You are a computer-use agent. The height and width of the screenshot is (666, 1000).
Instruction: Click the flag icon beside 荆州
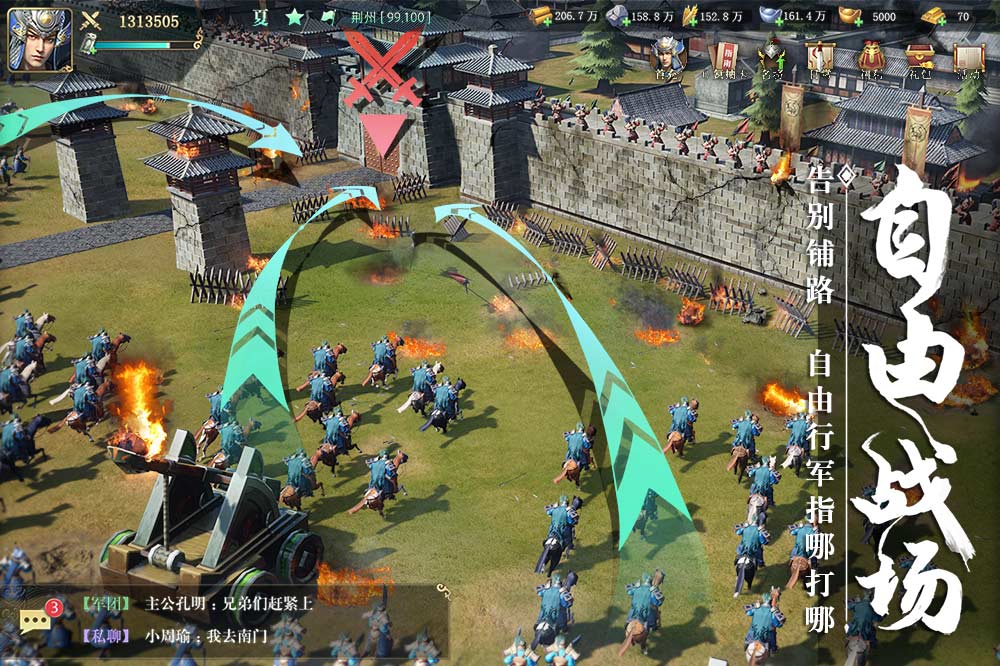[329, 18]
